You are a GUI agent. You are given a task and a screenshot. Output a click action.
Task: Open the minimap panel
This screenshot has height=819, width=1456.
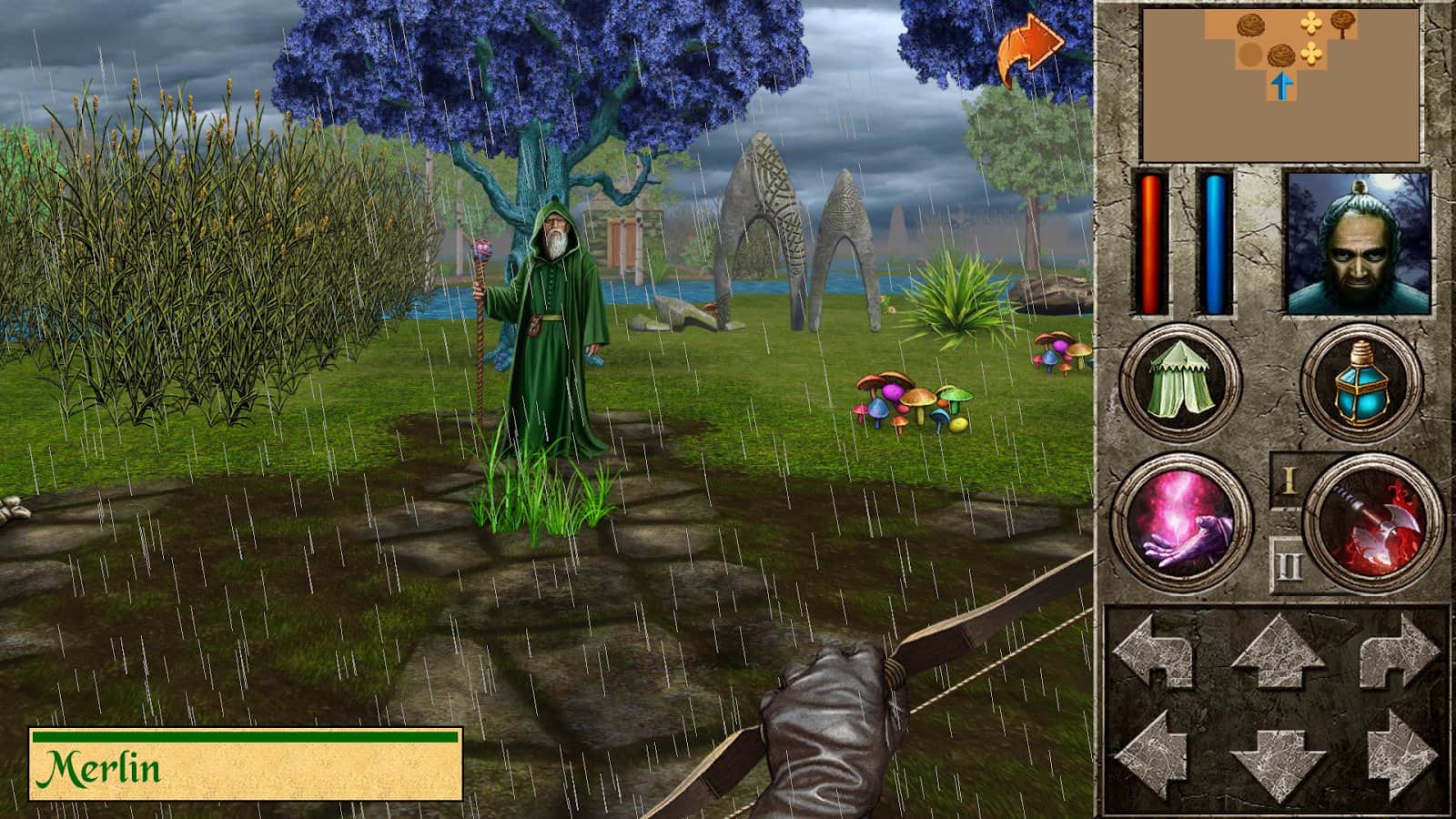tap(1274, 82)
